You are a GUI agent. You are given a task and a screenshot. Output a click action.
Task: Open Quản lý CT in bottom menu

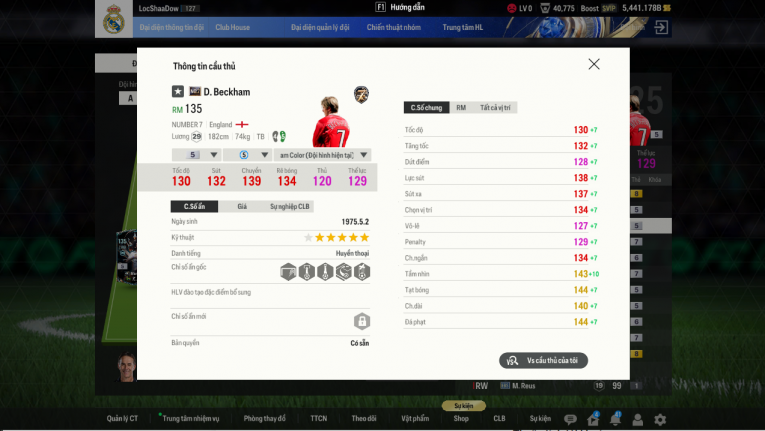(122, 419)
